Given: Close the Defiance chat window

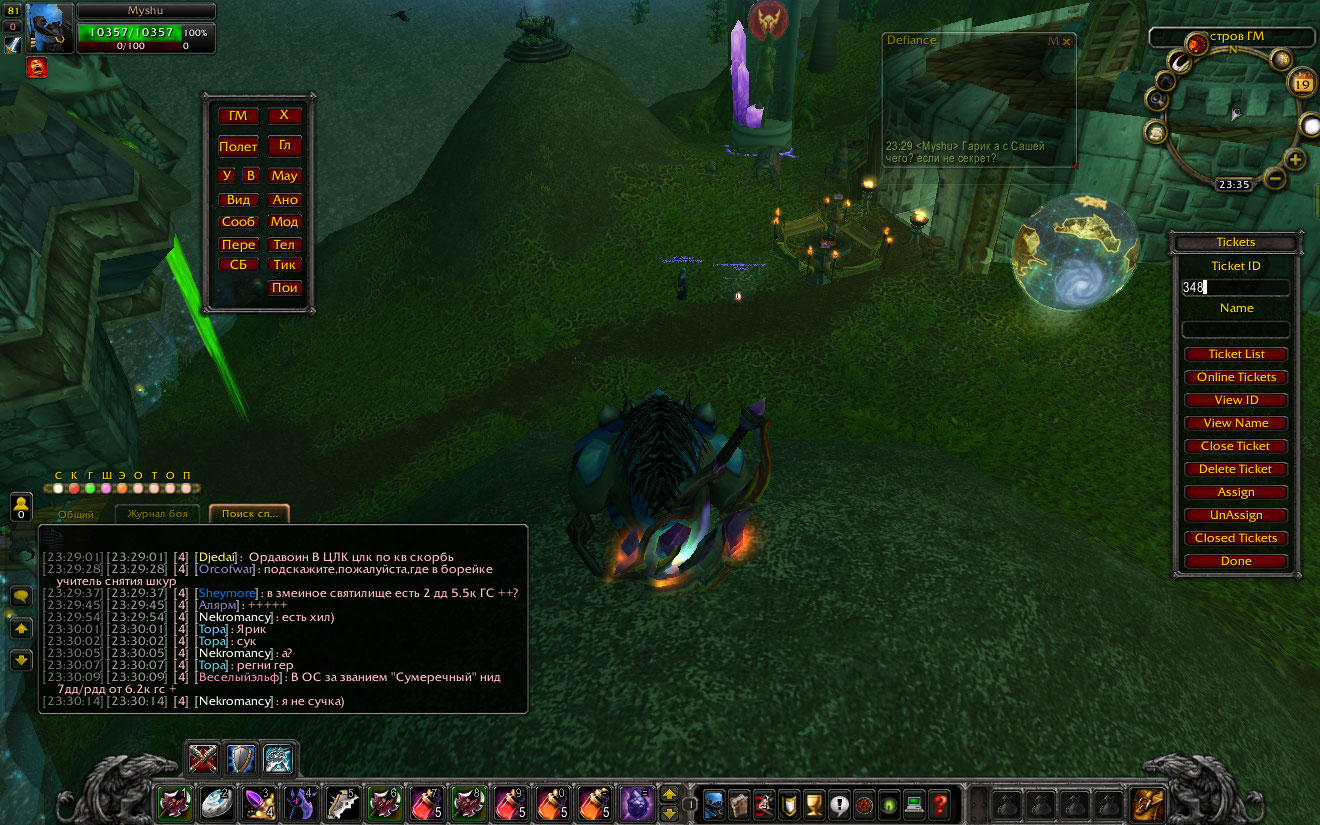Looking at the screenshot, I should [1067, 42].
